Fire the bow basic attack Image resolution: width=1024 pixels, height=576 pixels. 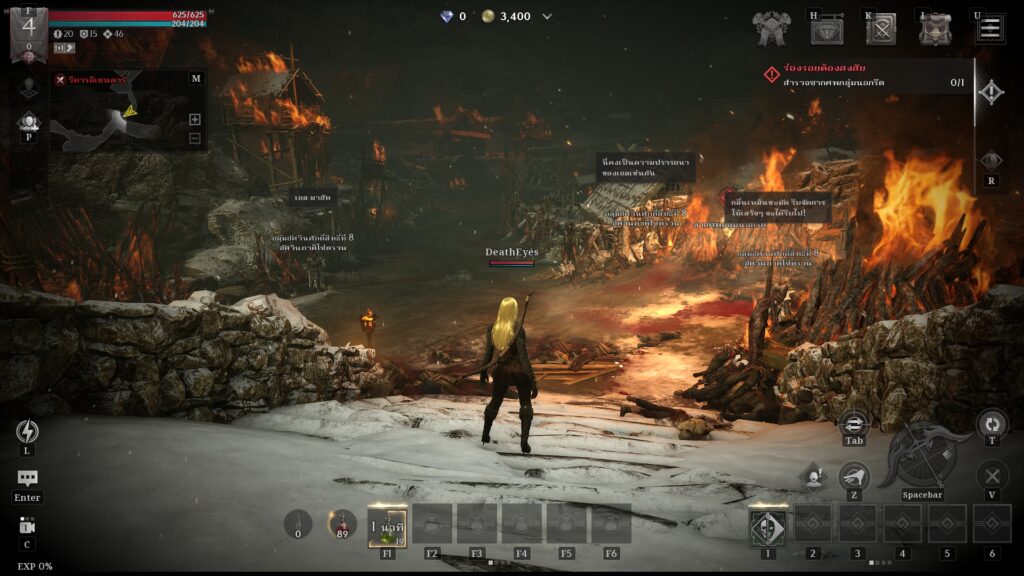click(922, 457)
